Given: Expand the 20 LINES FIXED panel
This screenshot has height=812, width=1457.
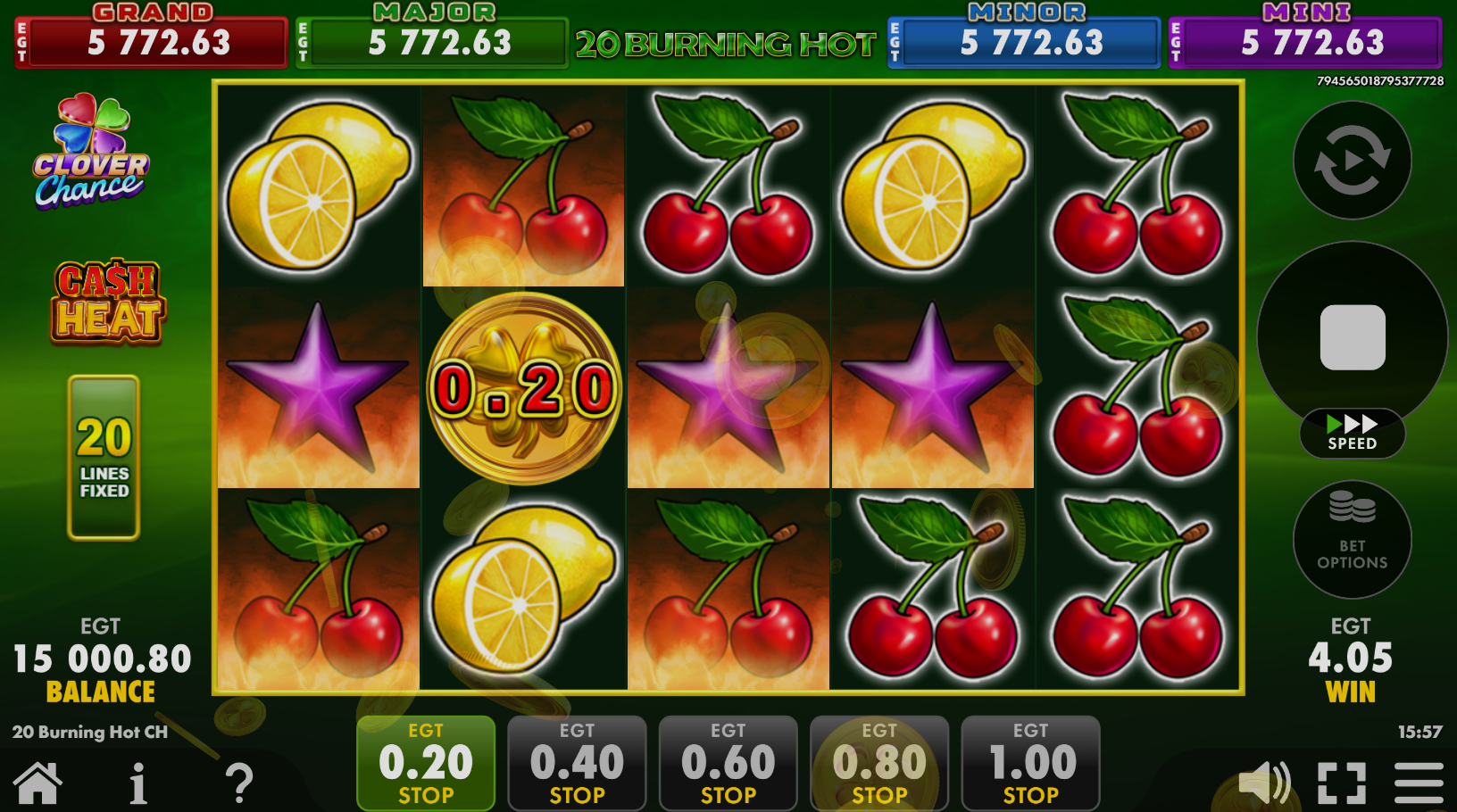Looking at the screenshot, I should coord(103,458).
